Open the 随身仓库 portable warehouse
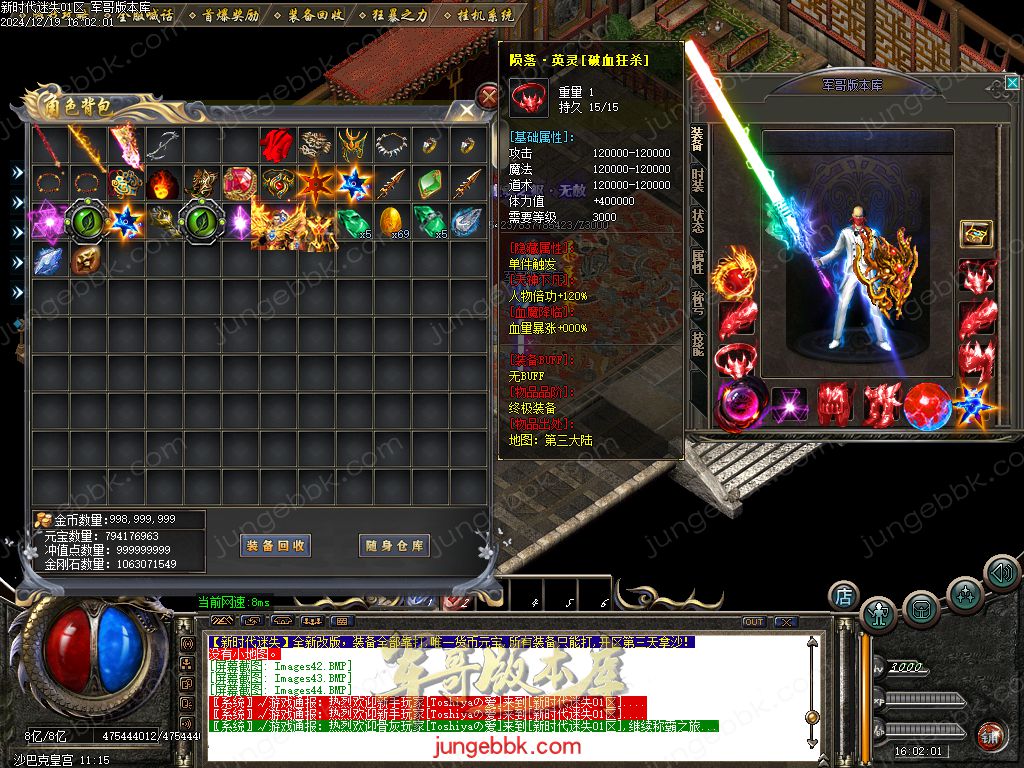The height and width of the screenshot is (768, 1024). click(394, 546)
